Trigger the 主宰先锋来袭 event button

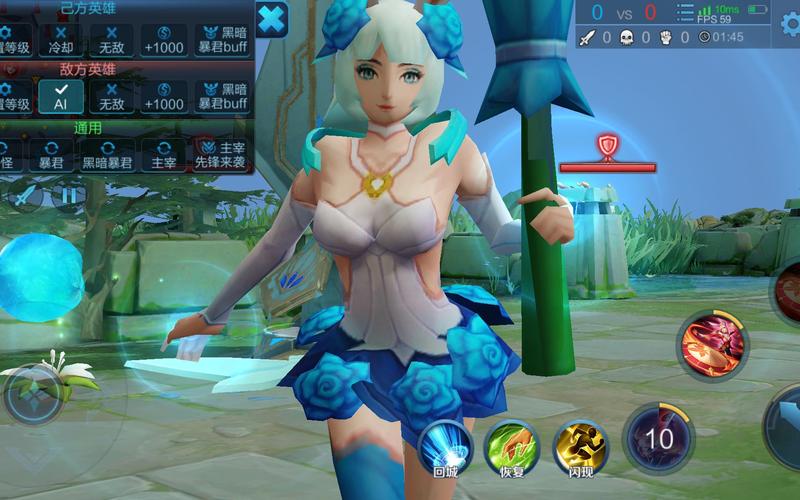[221, 154]
